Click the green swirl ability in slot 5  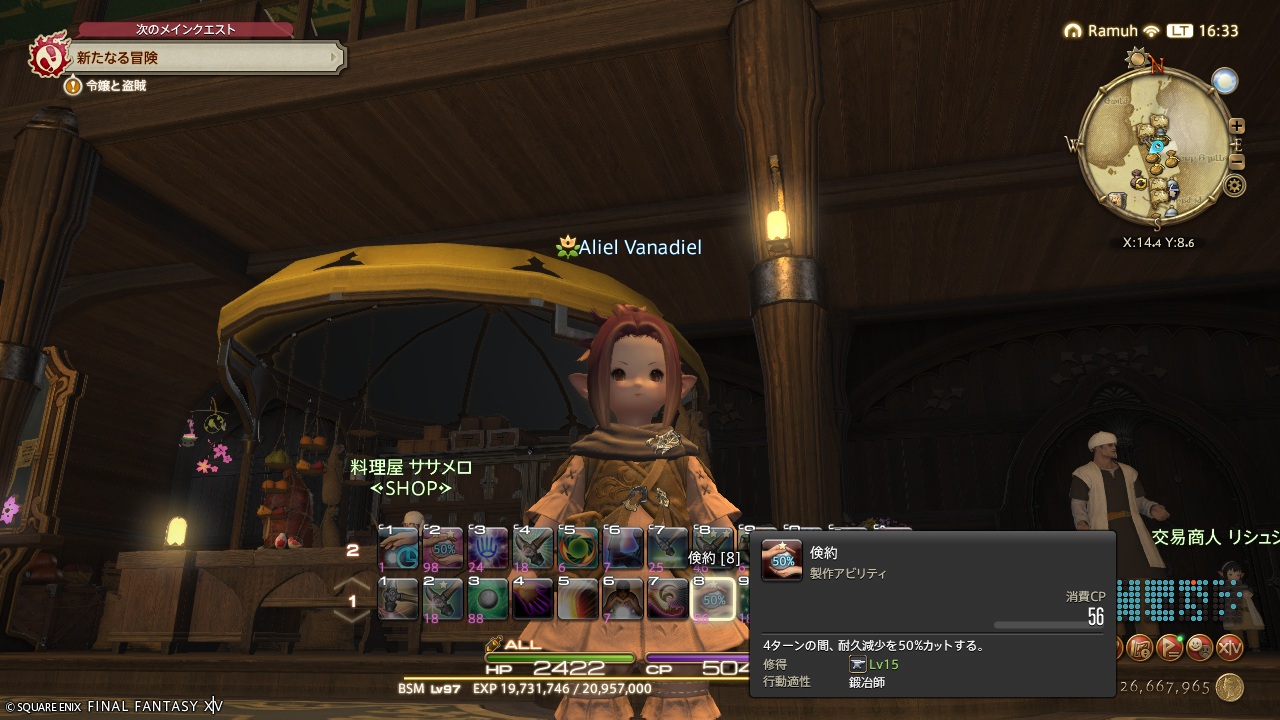(579, 549)
